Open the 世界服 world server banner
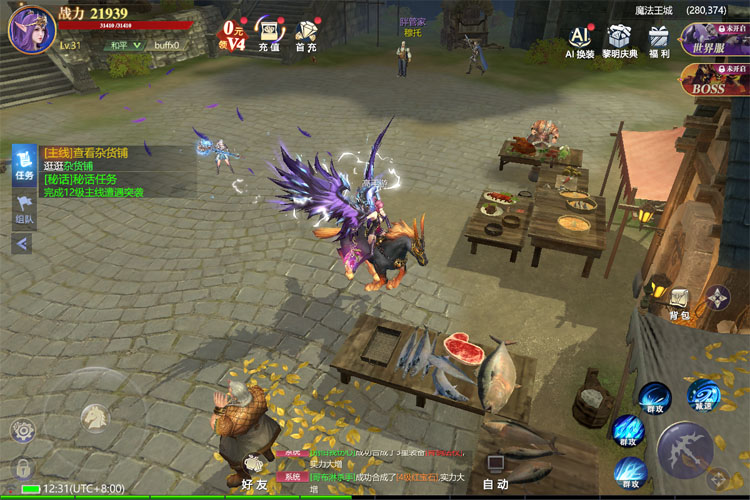The image size is (750, 500). 714,39
